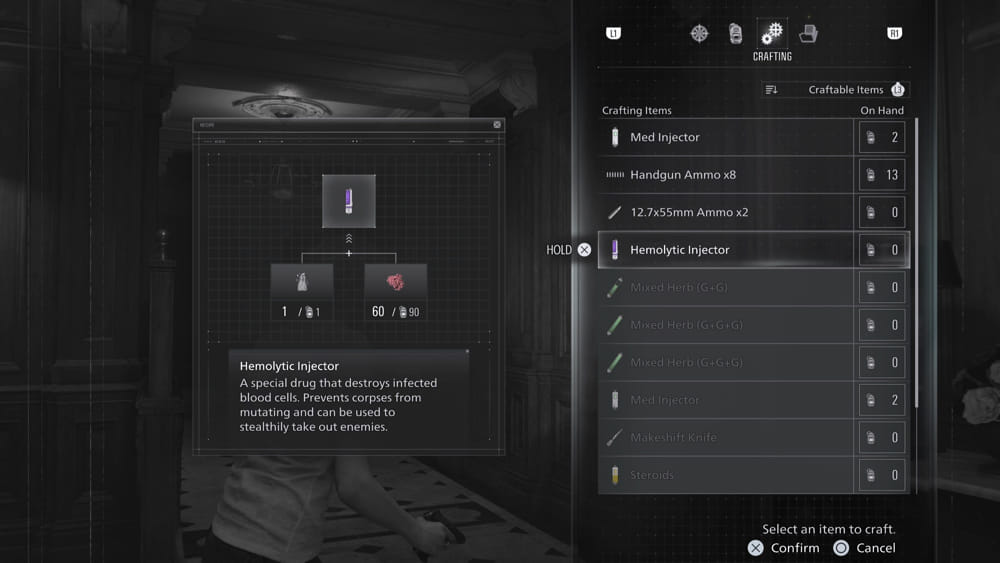Click the purple Hemolytic Injector result icon
Screen dimensions: 1000x563
tap(349, 201)
